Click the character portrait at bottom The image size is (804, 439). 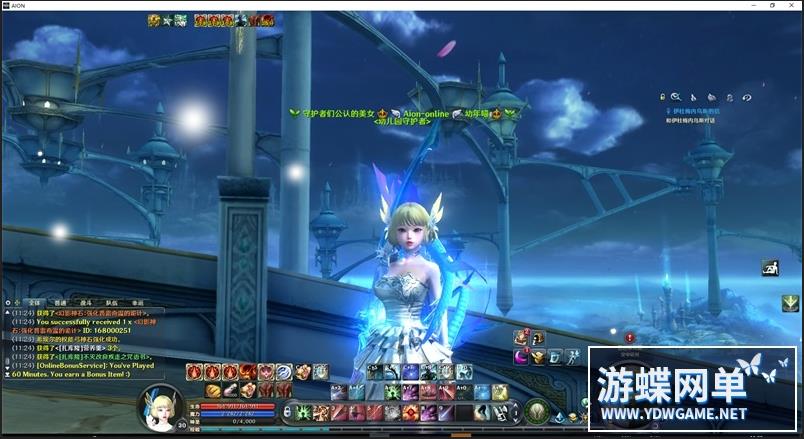(161, 409)
